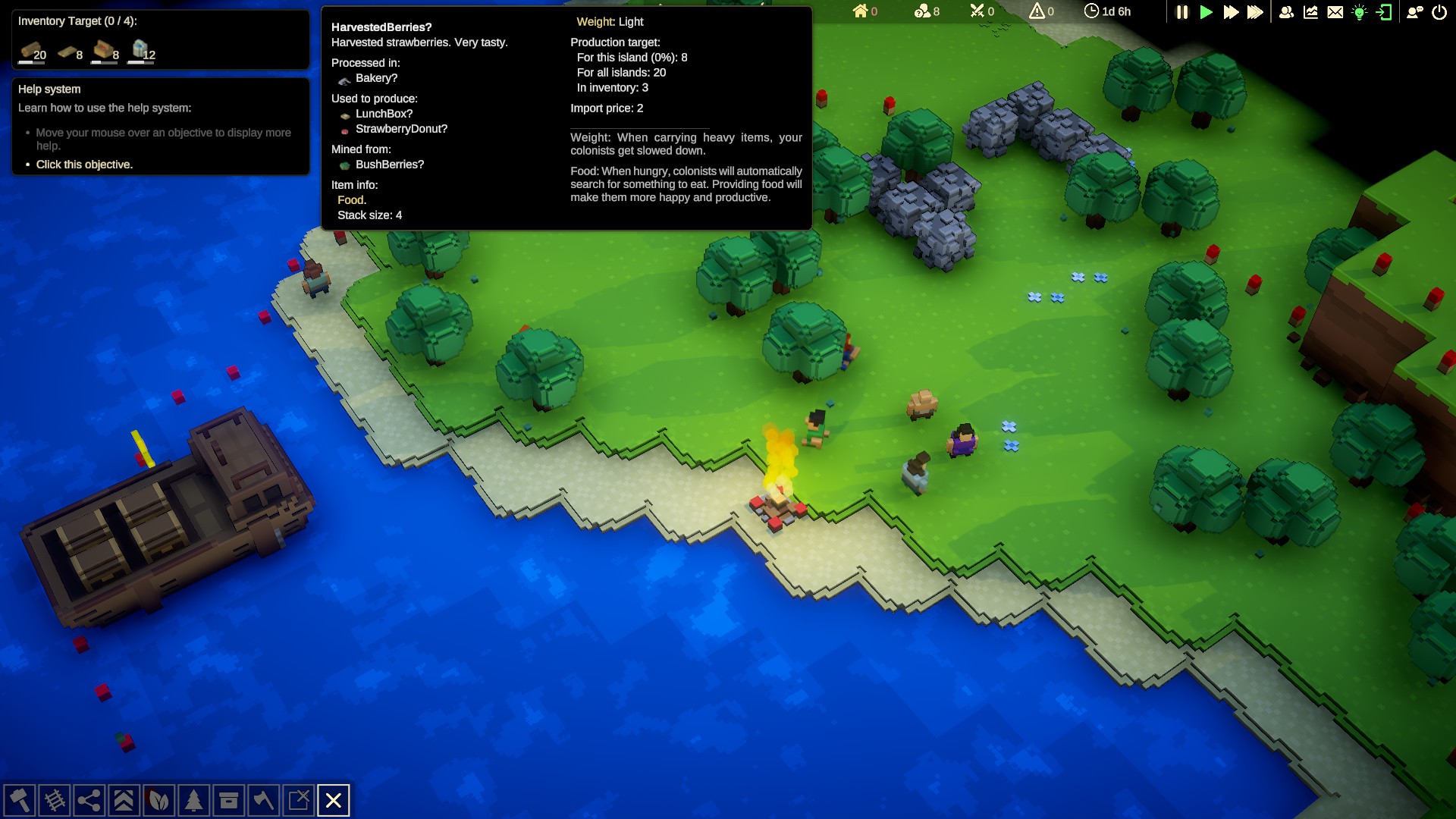
Task: Select the rail track tool
Action: click(x=54, y=800)
